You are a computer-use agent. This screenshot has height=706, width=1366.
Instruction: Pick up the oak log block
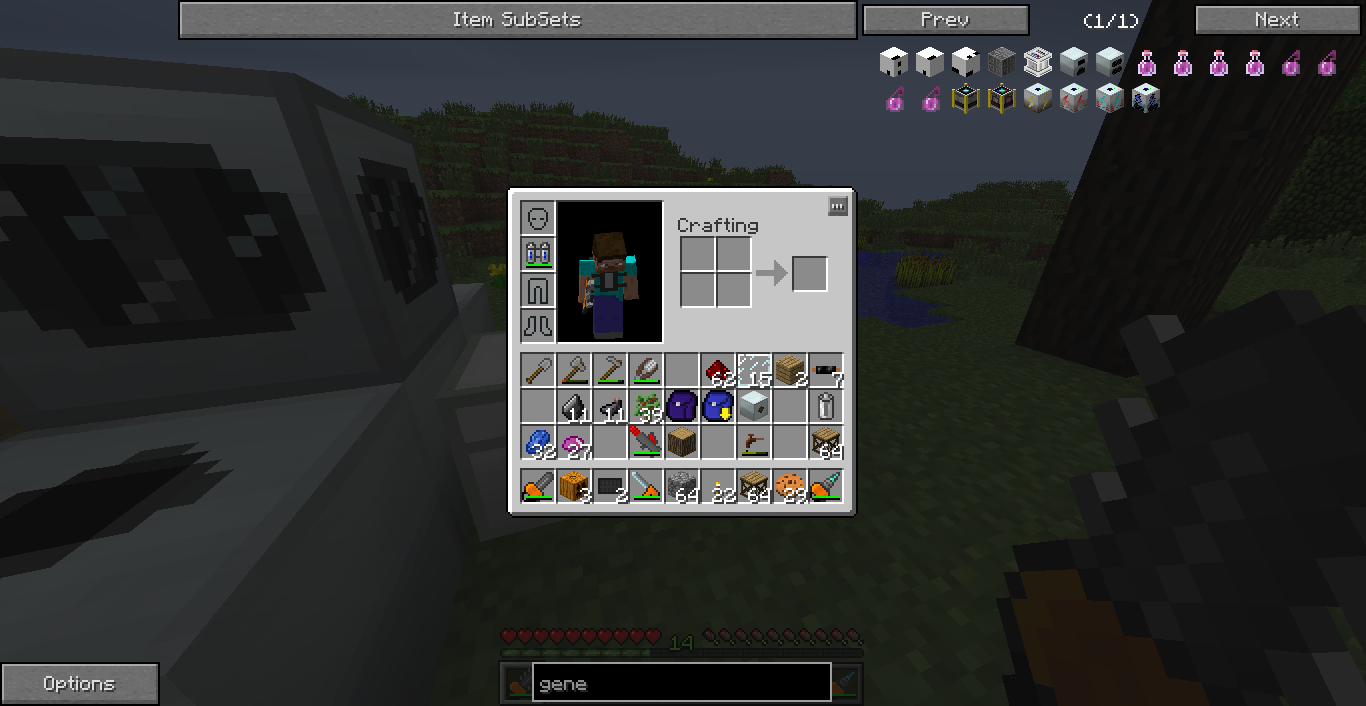coord(682,441)
